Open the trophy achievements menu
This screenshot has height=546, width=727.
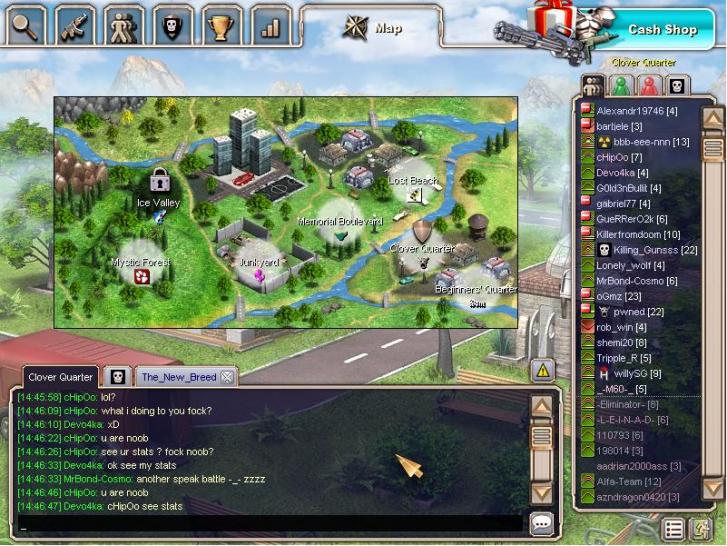click(221, 24)
